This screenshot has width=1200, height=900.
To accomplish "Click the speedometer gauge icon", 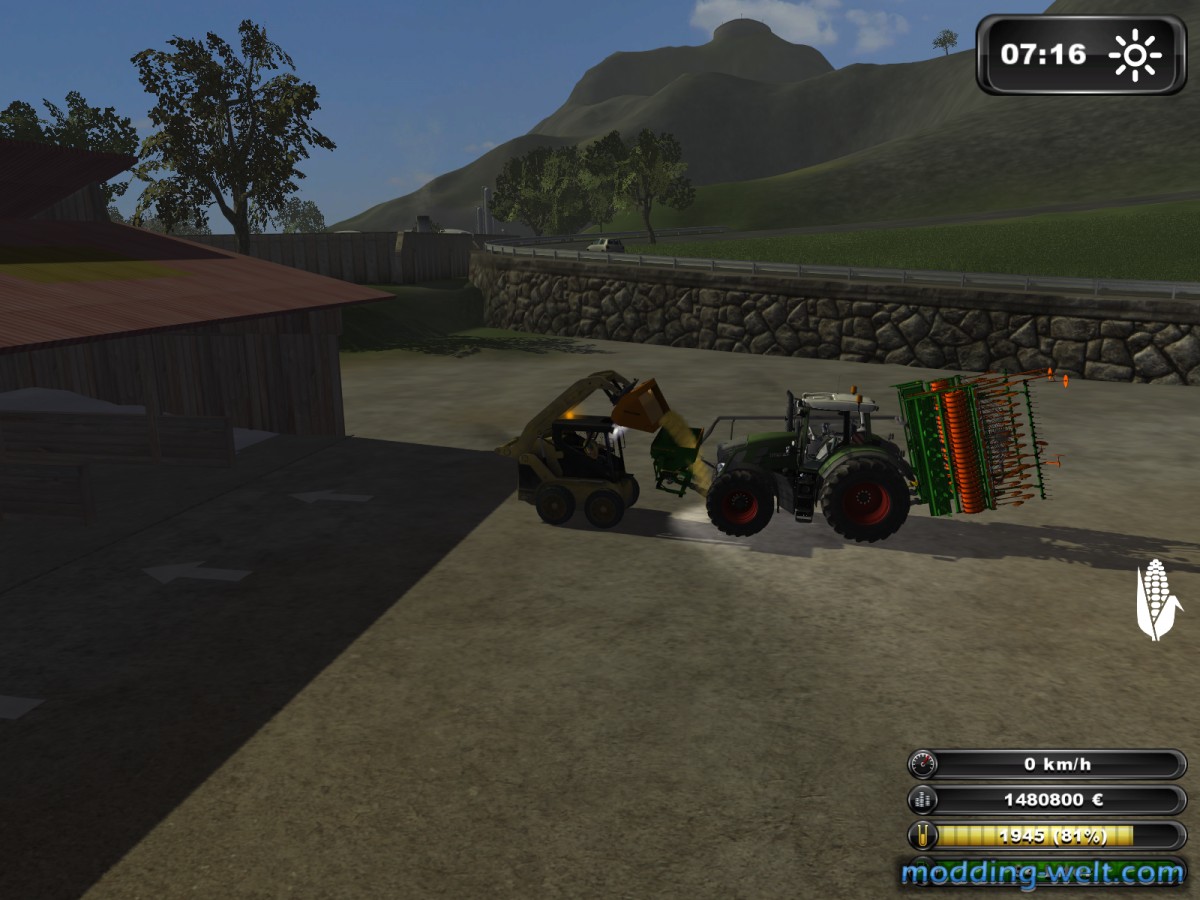I will pyautogui.click(x=923, y=765).
